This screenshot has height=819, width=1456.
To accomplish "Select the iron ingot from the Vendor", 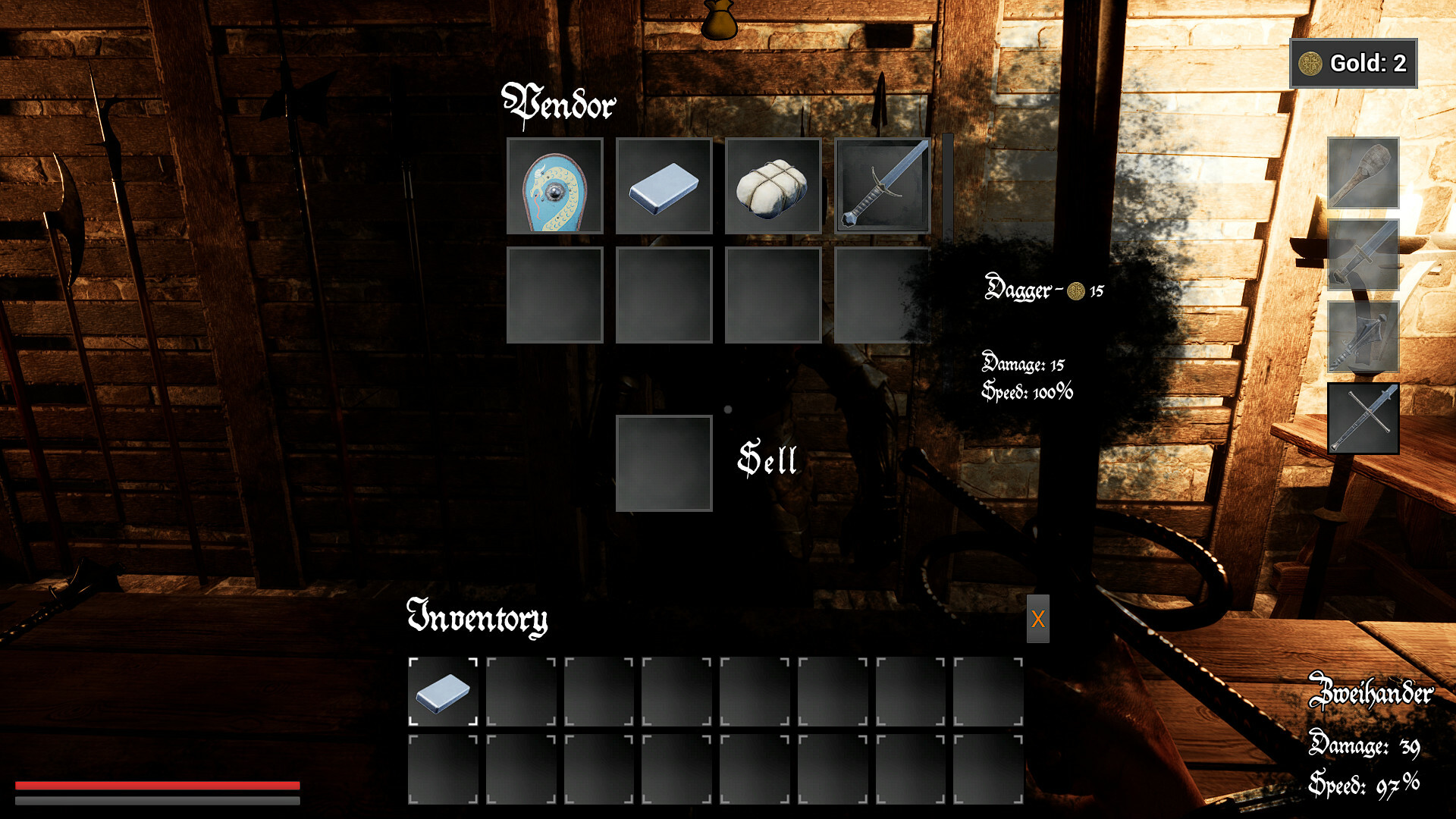I will [x=664, y=187].
